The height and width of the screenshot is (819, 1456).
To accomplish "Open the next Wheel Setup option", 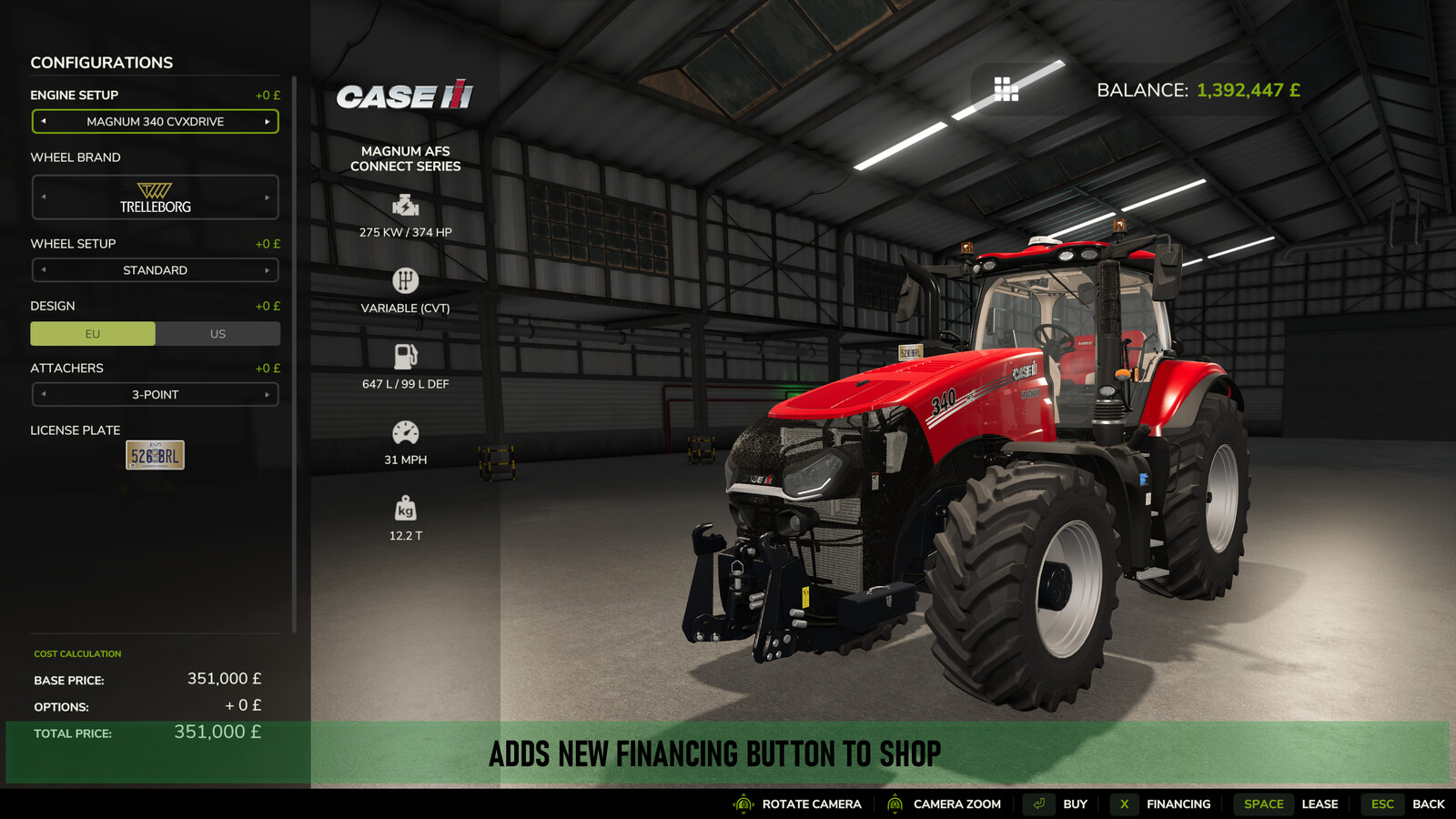I will (268, 269).
